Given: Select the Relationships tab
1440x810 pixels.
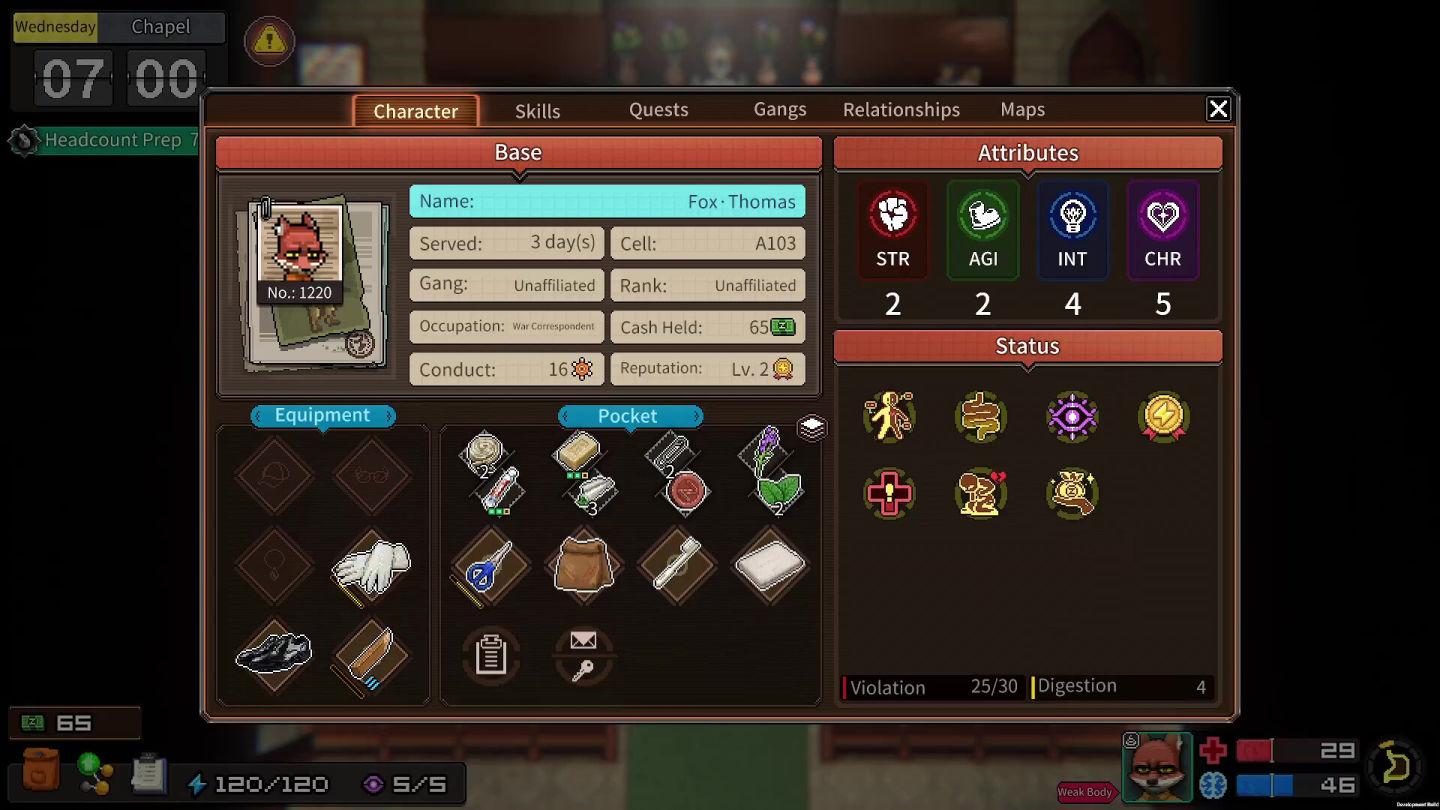Looking at the screenshot, I should [x=901, y=110].
